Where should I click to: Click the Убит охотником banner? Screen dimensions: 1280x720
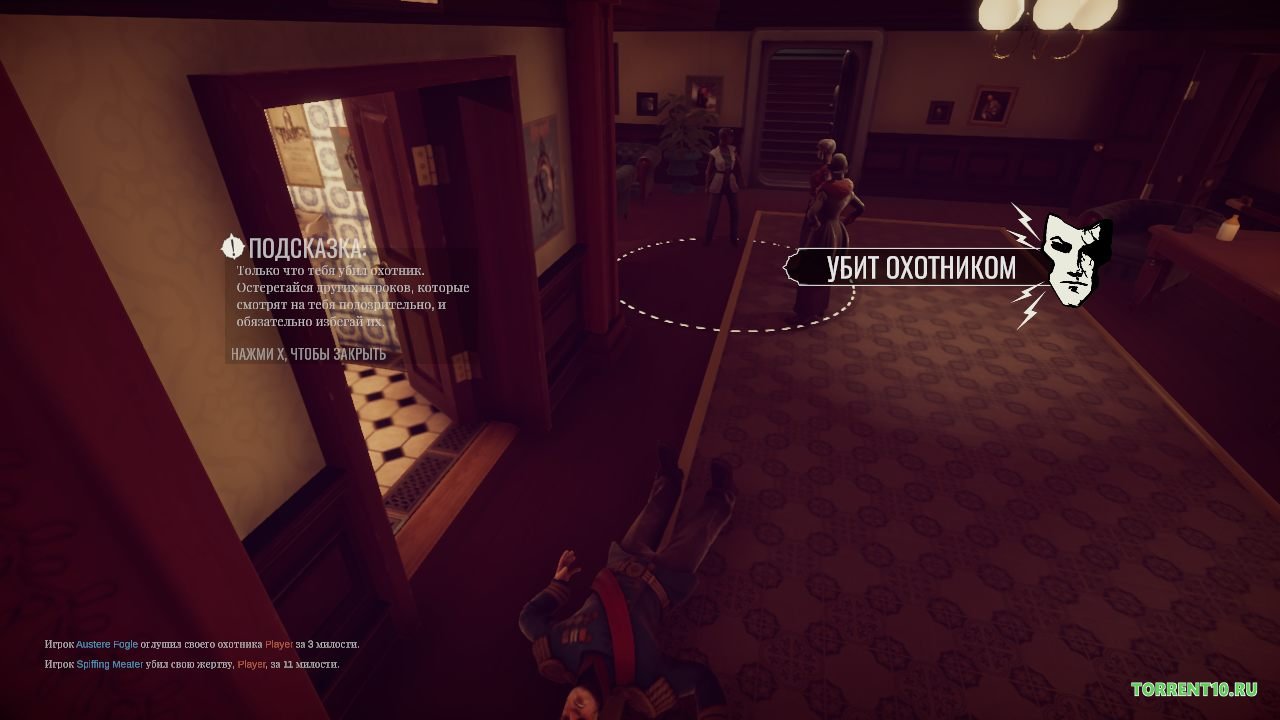click(920, 268)
